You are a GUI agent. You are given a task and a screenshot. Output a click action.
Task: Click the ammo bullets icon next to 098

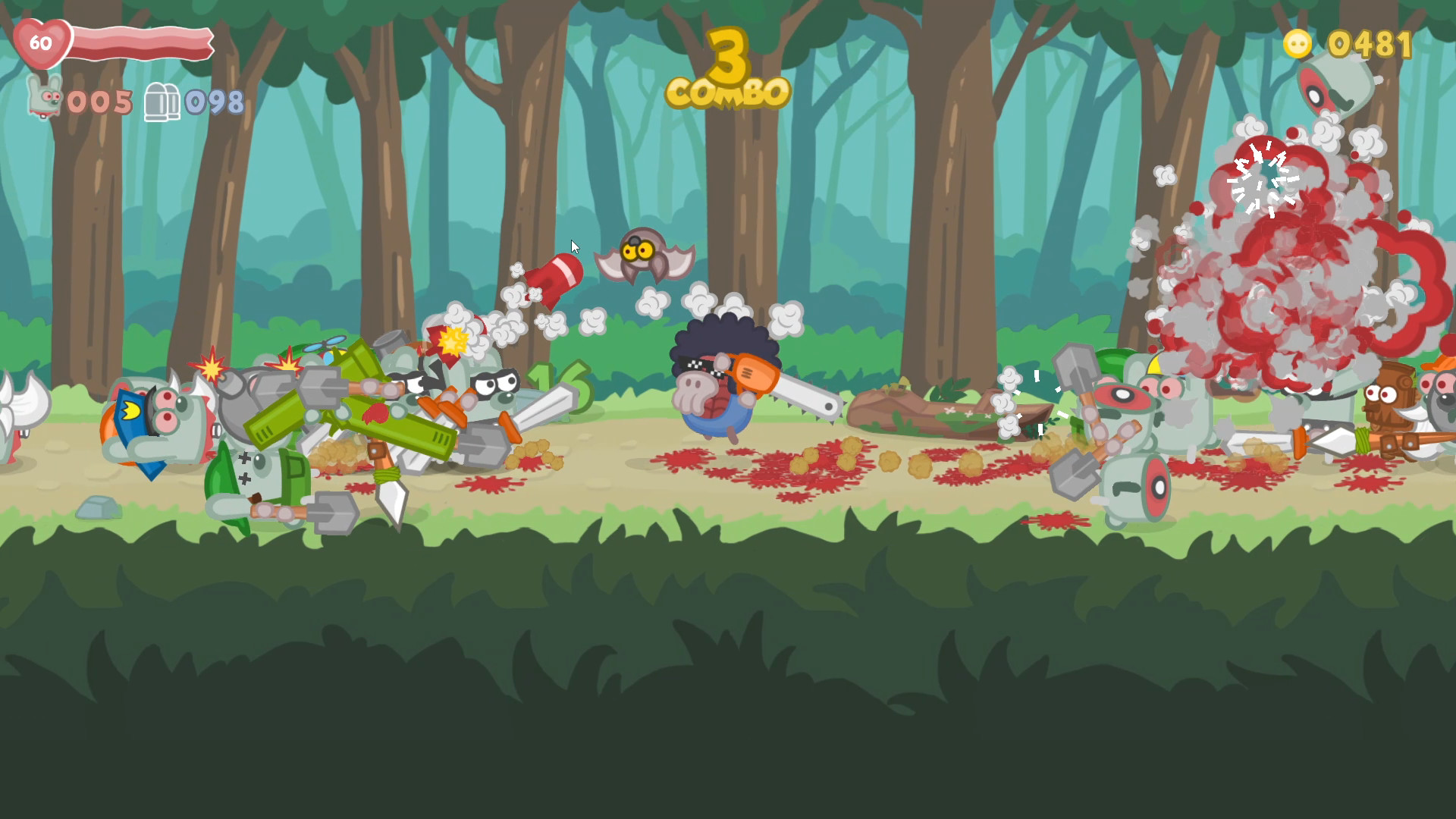point(162,101)
